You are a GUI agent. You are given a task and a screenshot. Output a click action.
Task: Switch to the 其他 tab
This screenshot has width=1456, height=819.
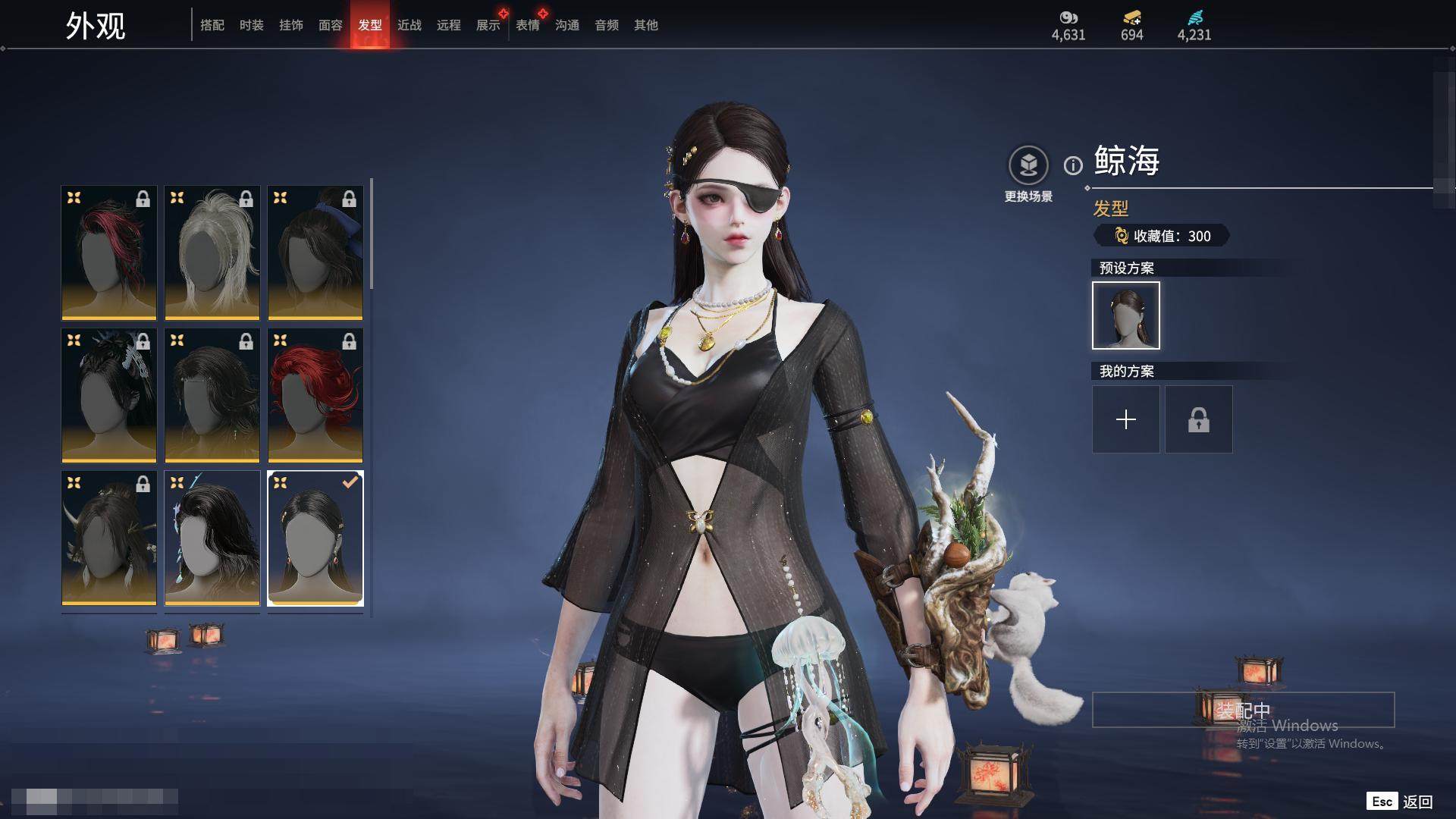(646, 25)
